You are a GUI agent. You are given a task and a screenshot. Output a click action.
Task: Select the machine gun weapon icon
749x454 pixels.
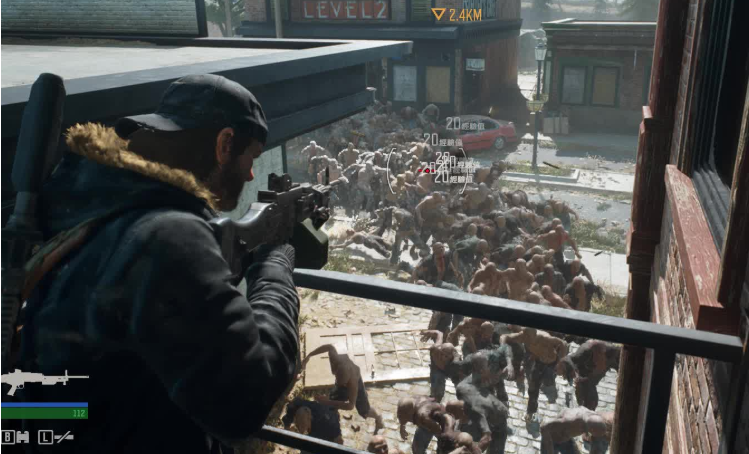[x=42, y=381]
